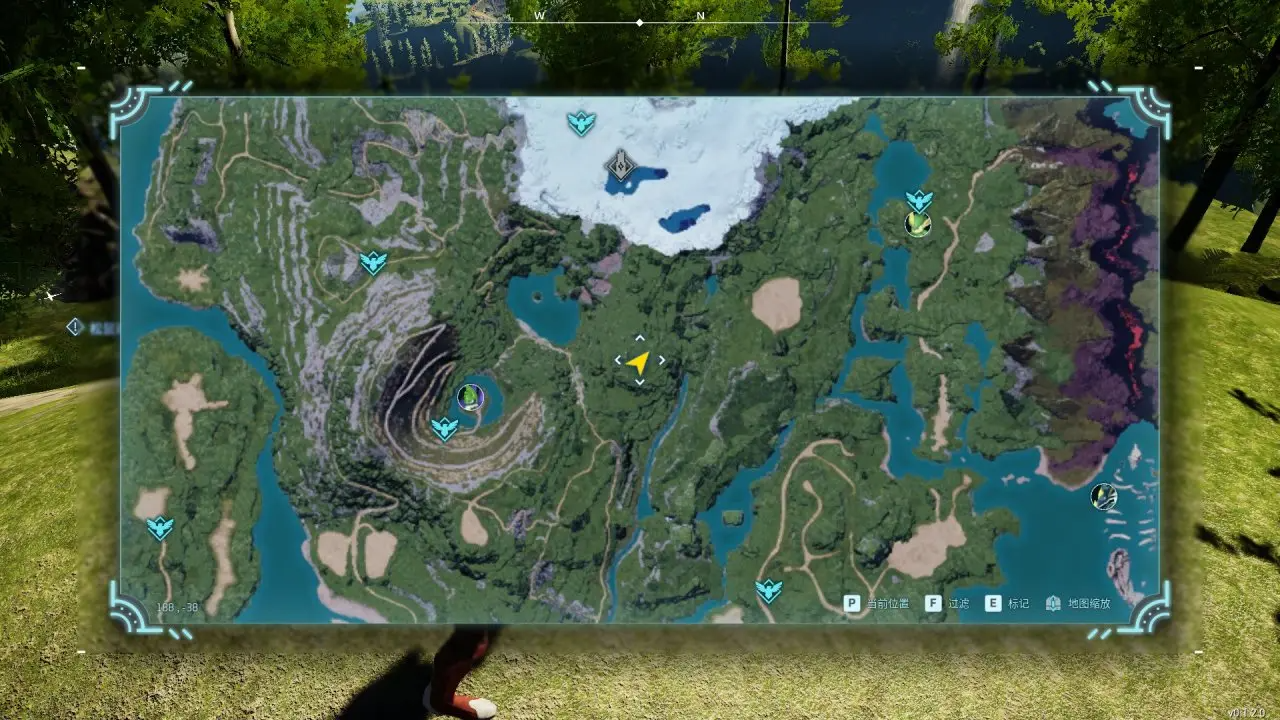
Task: Choose the fast travel point on the terraced plateau
Action: tap(373, 263)
